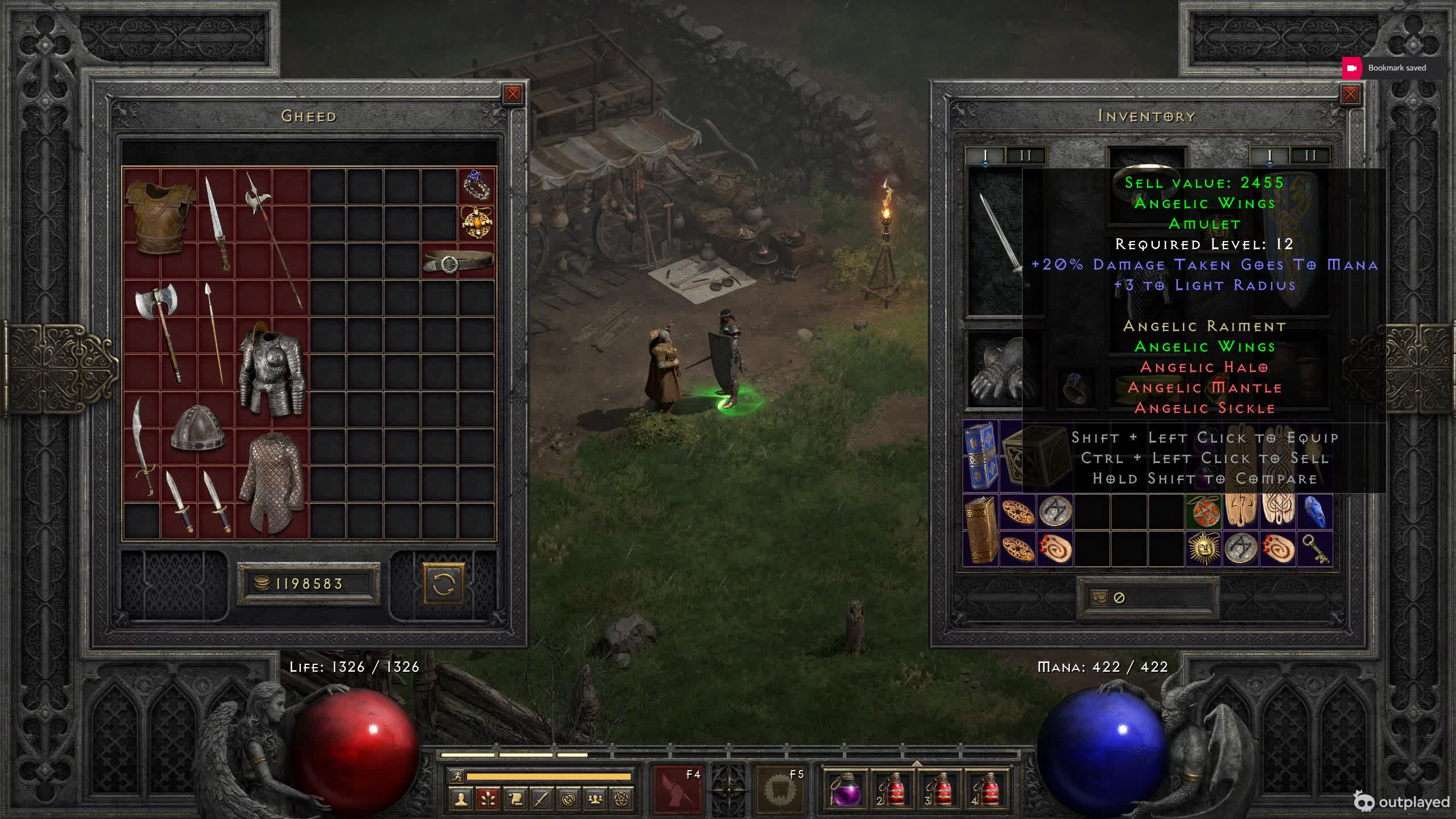This screenshot has width=1456, height=819.
Task: Open the character screen from the mini panel
Action: 461,799
